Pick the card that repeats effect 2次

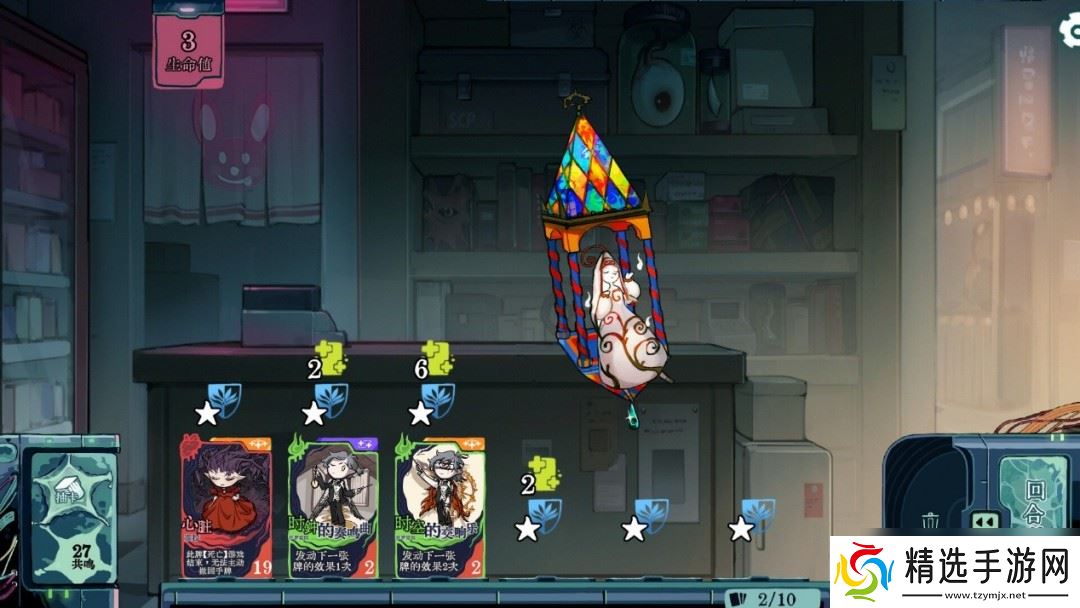(440, 506)
